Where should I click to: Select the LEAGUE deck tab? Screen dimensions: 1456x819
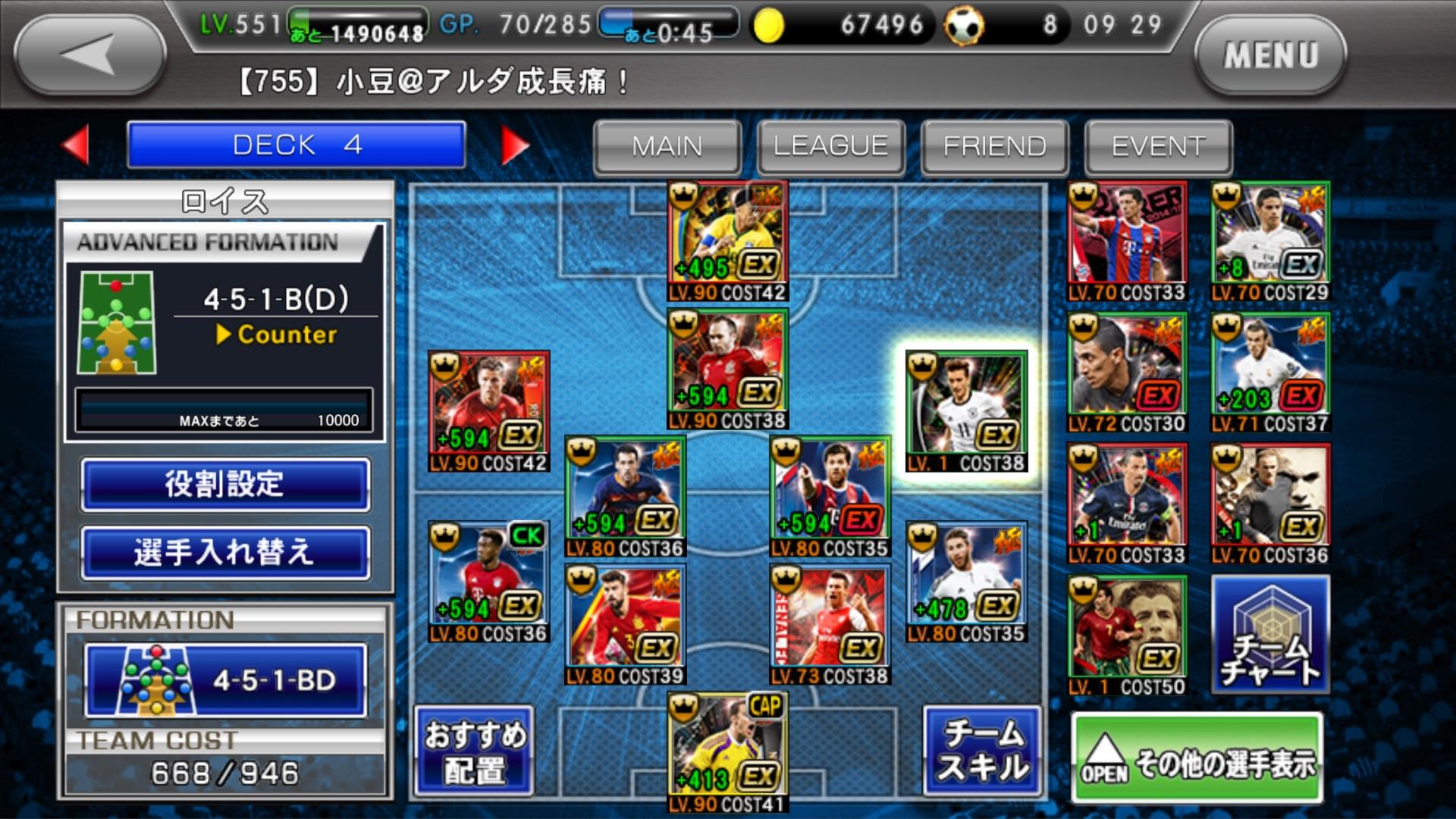point(830,146)
